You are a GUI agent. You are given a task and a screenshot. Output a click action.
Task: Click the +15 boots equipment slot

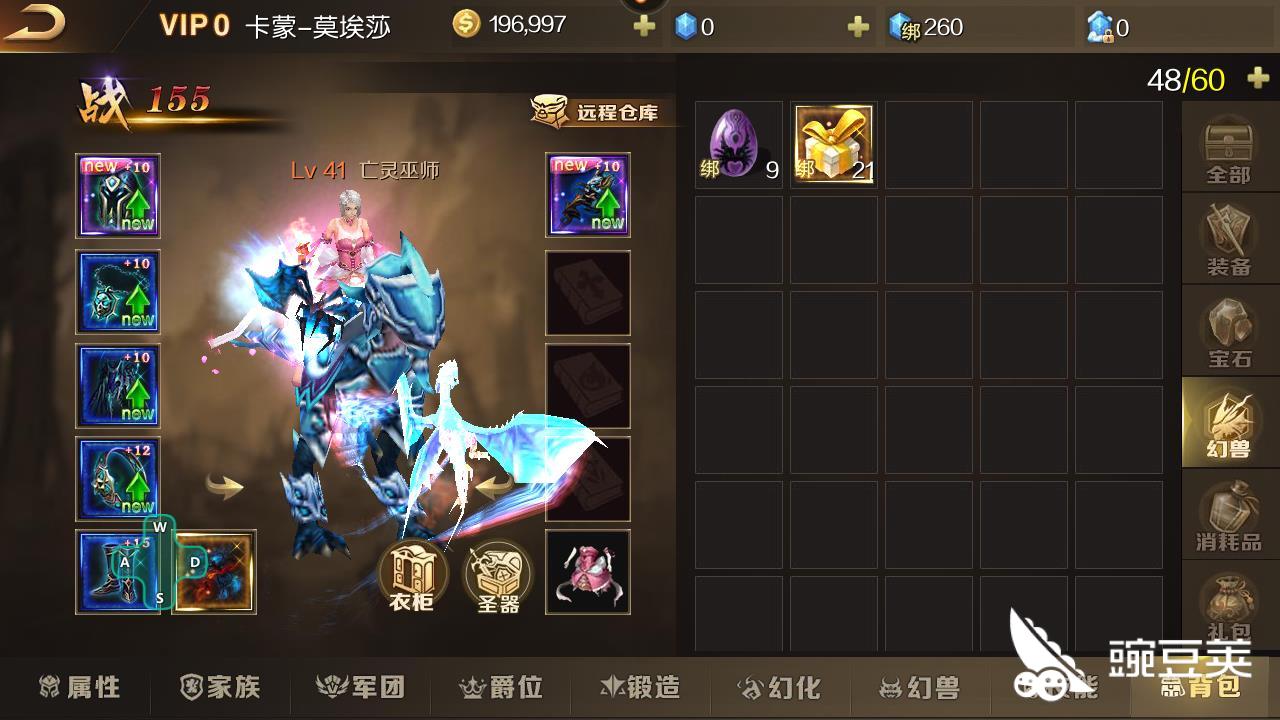pos(117,570)
